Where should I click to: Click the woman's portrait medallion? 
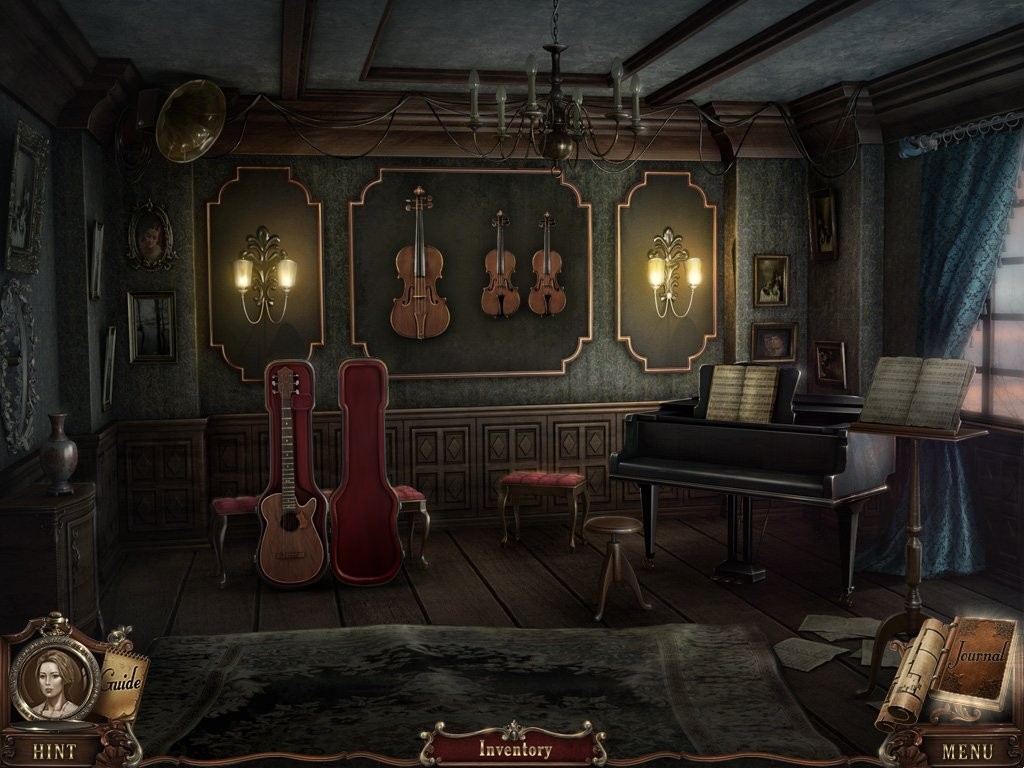point(53,677)
